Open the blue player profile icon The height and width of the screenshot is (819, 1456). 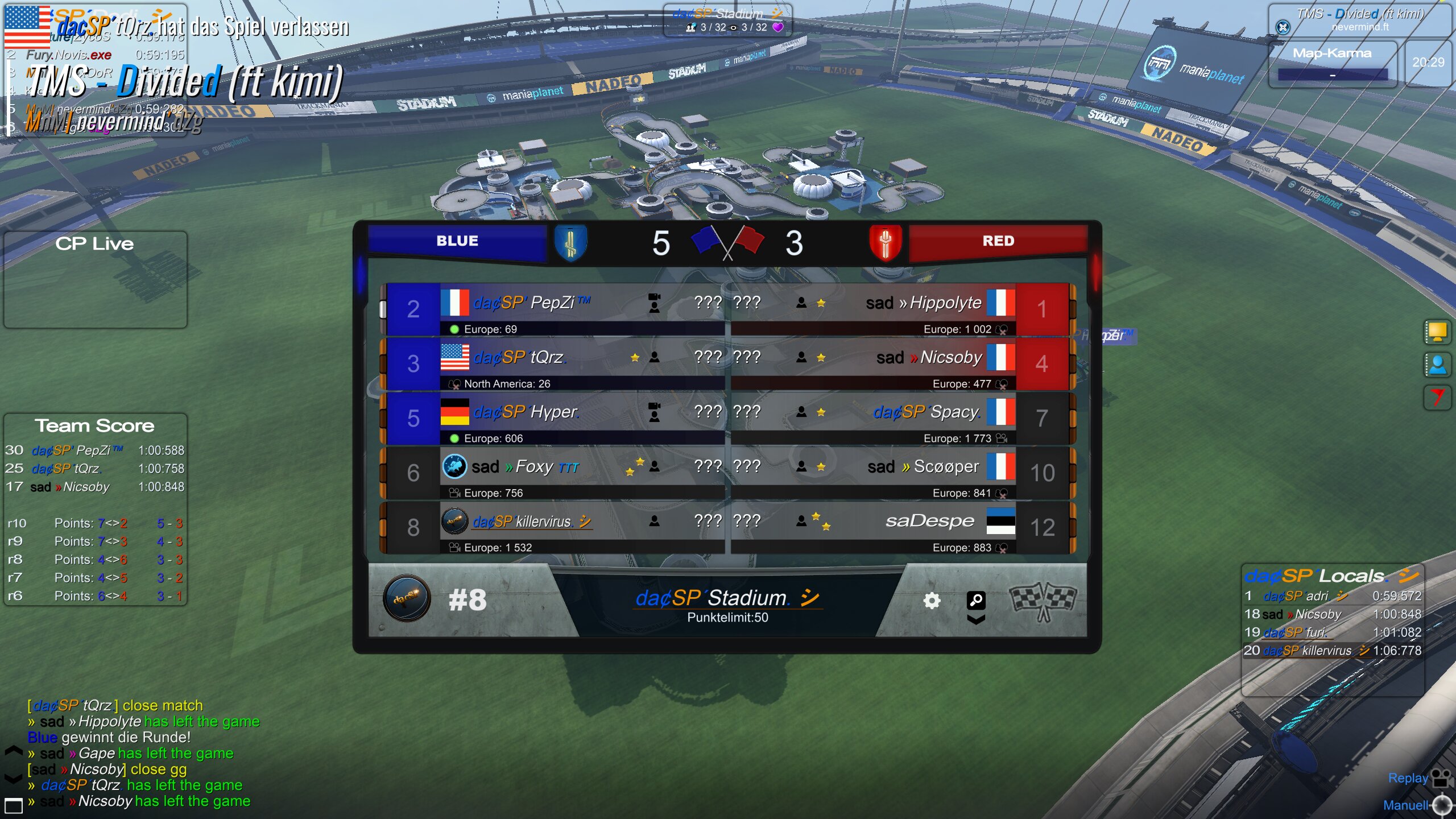pos(1437,365)
